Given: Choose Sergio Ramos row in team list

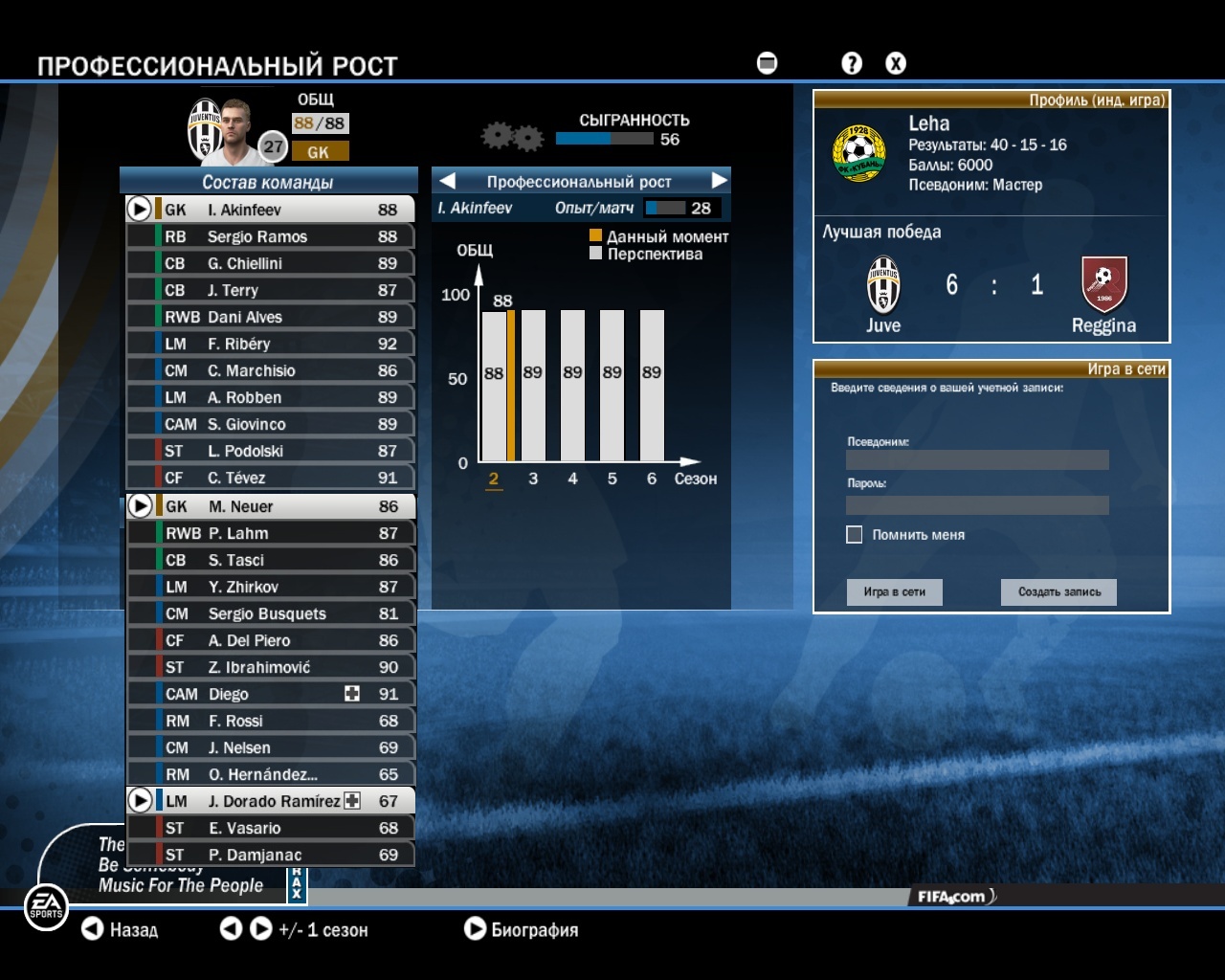Looking at the screenshot, I should [x=271, y=236].
